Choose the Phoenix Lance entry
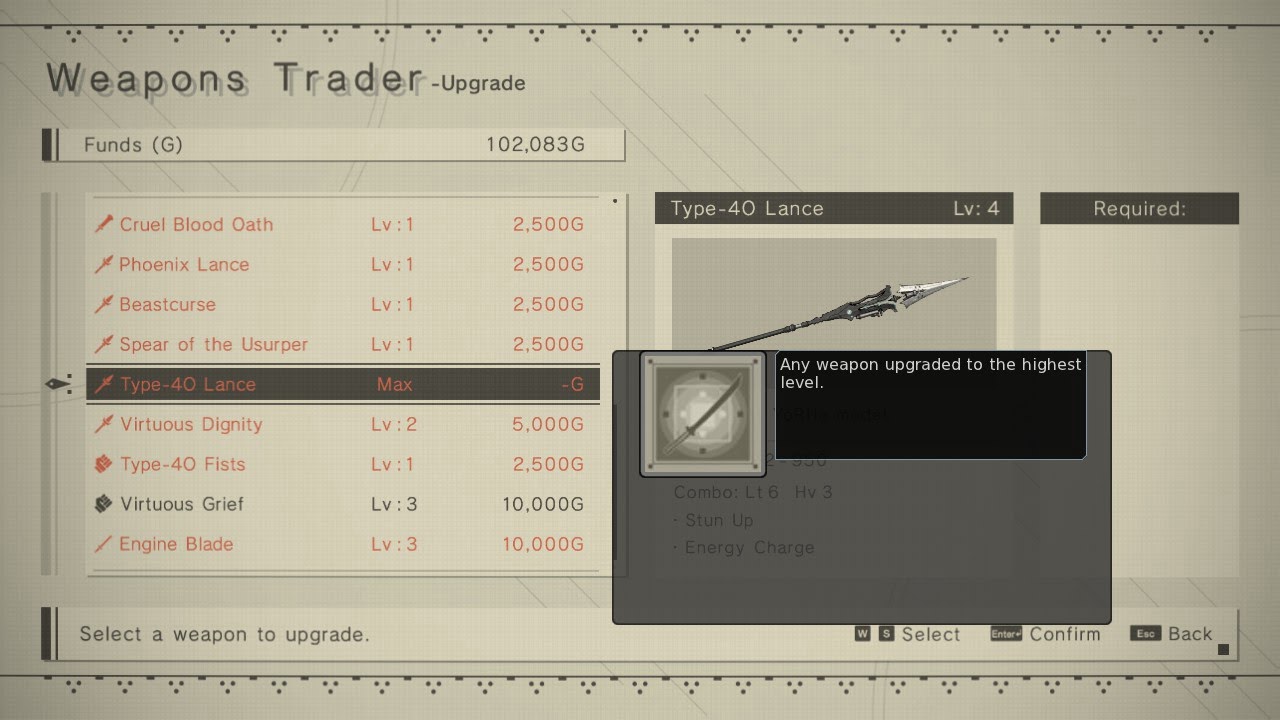1280x720 pixels. [x=342, y=264]
